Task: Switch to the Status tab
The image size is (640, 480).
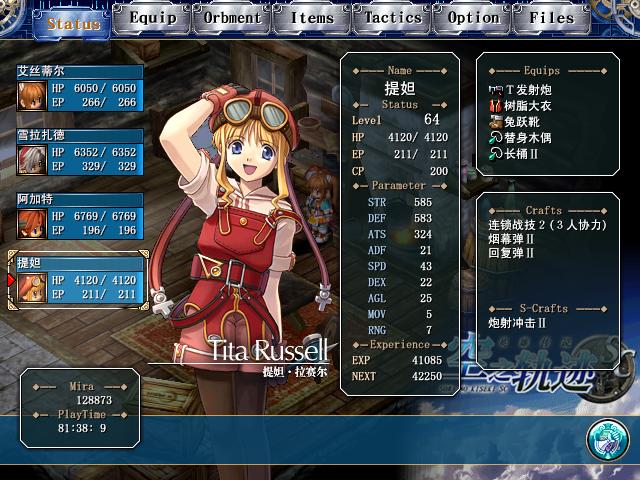Action: pos(72,21)
